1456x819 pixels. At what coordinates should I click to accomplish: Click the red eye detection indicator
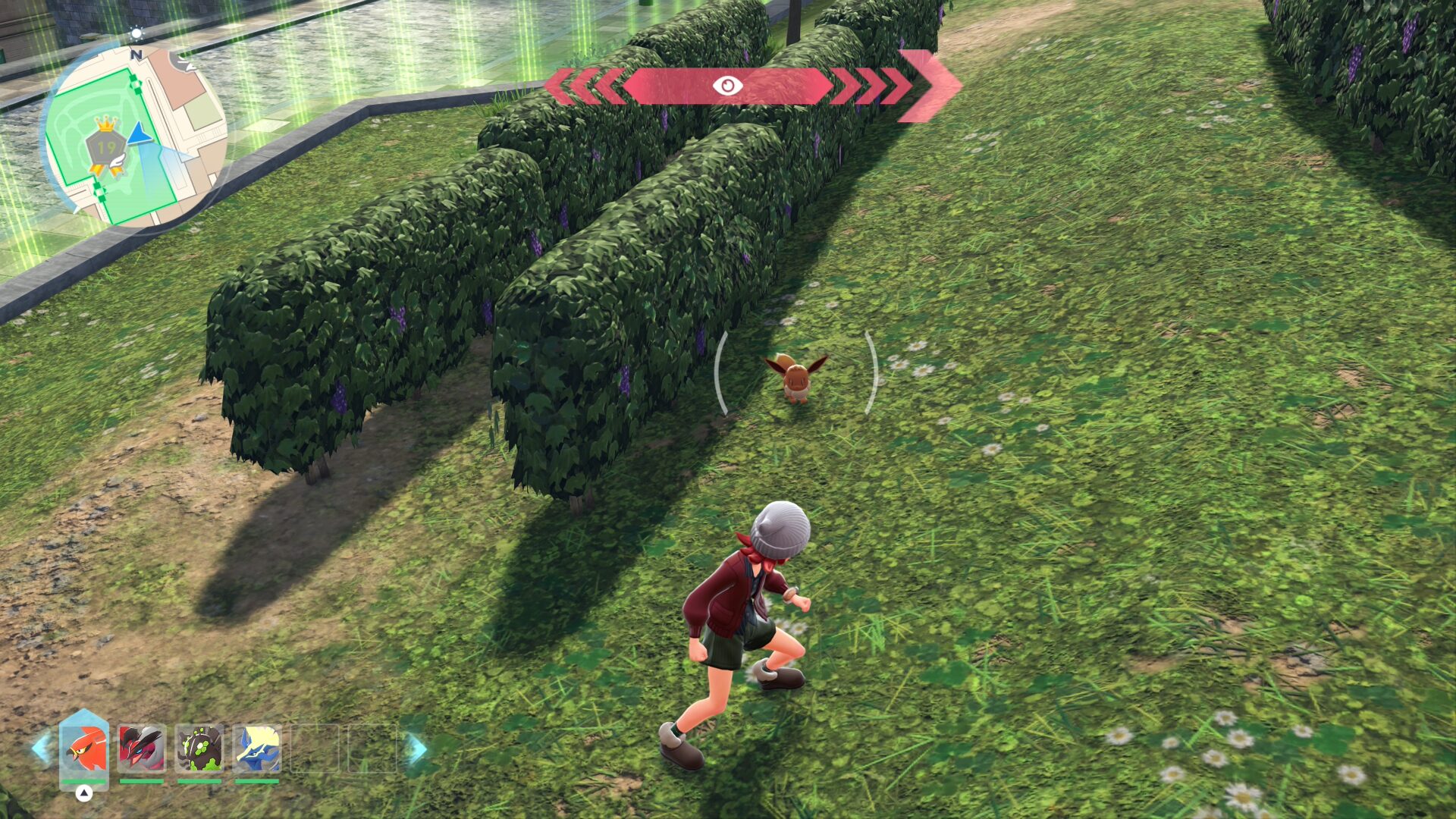pyautogui.click(x=727, y=86)
